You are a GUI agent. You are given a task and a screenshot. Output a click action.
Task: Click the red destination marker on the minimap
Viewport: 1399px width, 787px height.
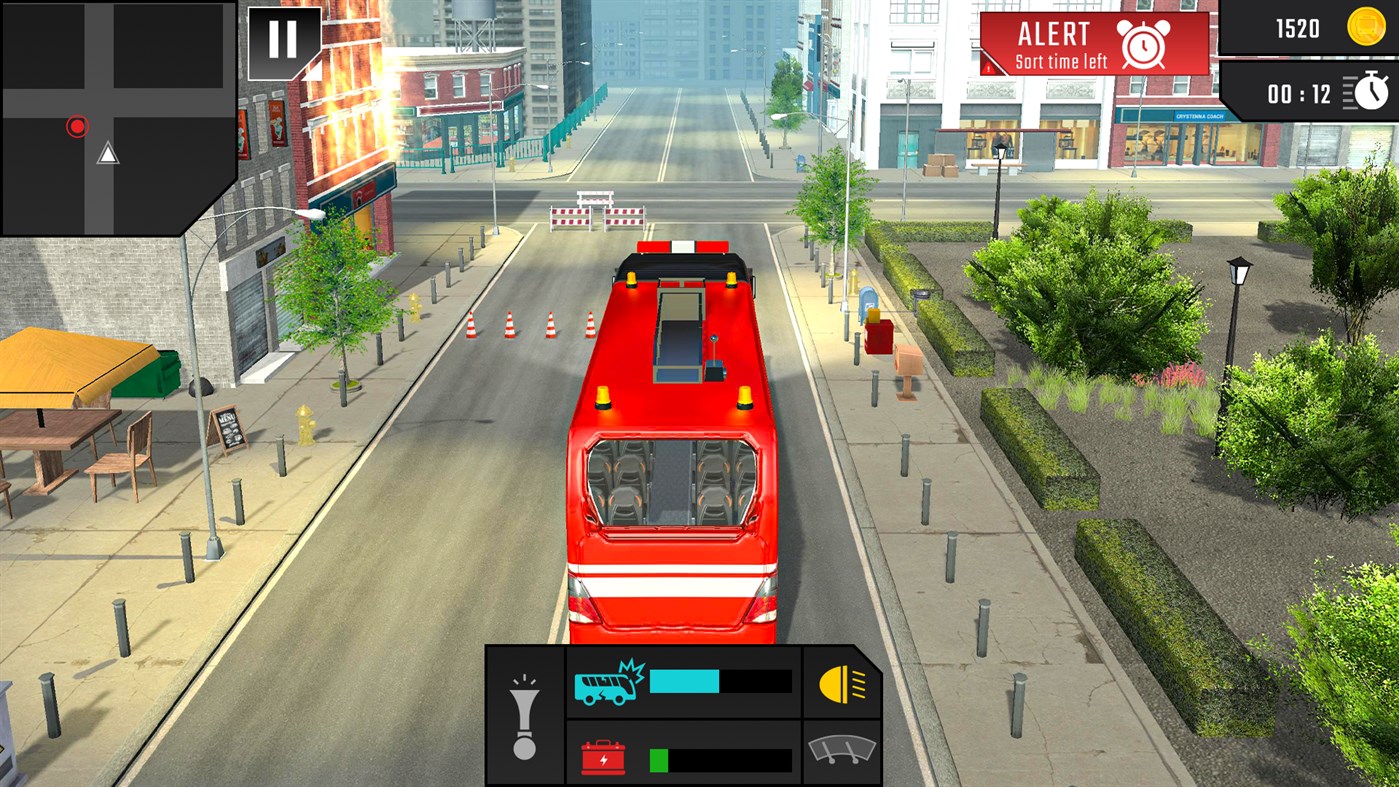pos(75,126)
